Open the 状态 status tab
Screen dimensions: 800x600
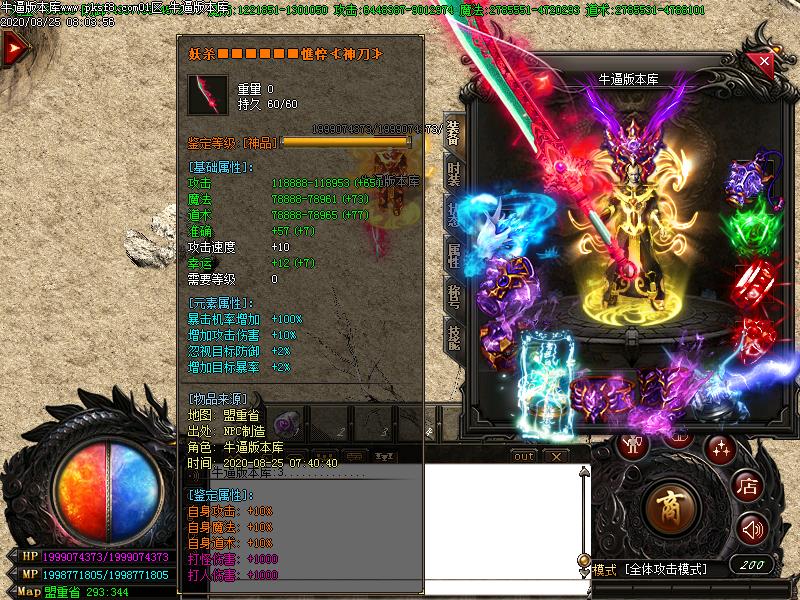click(453, 210)
